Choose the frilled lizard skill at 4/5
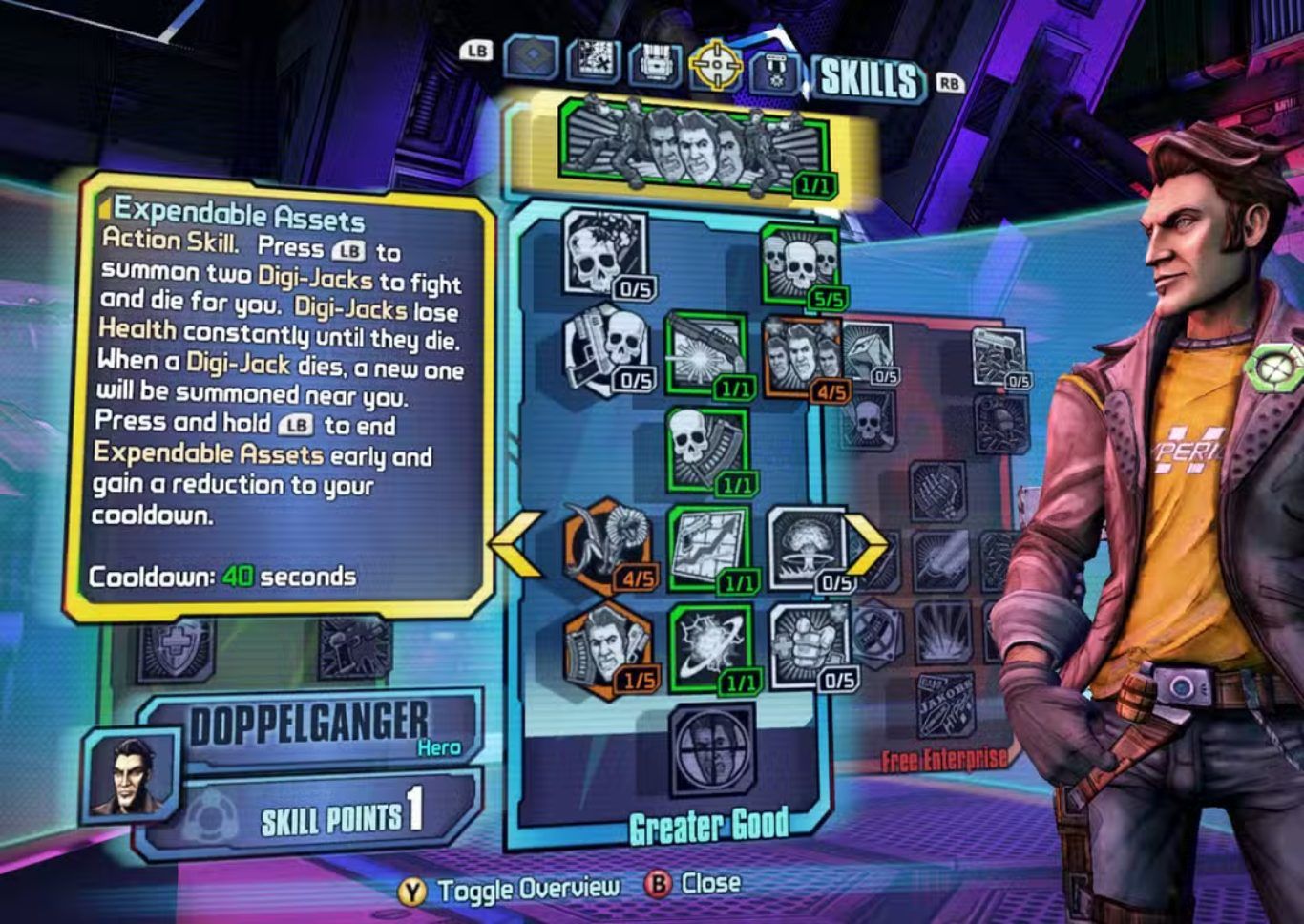The width and height of the screenshot is (1304, 924). (x=607, y=546)
